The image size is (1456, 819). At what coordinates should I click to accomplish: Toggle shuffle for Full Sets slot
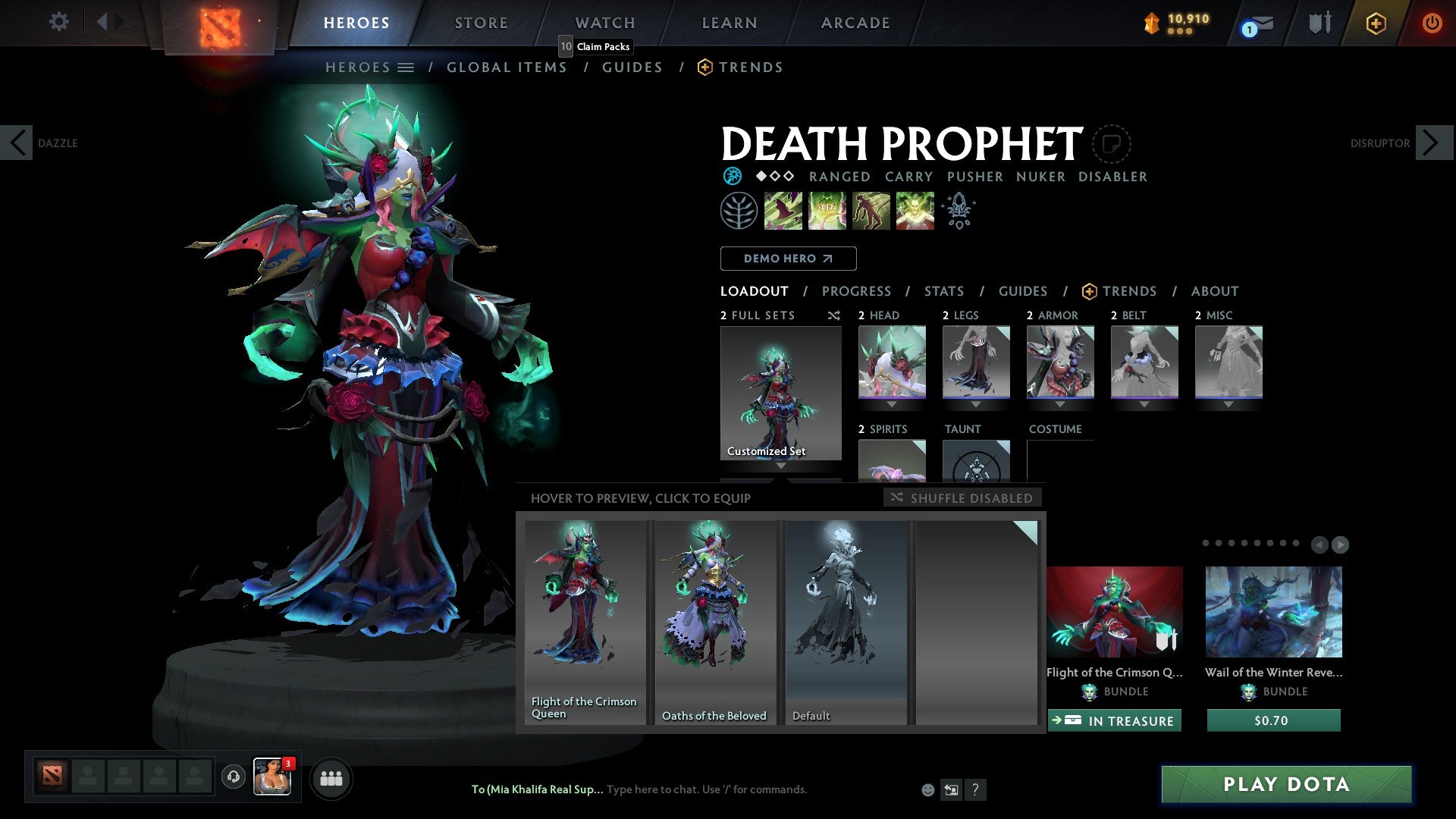[x=834, y=315]
